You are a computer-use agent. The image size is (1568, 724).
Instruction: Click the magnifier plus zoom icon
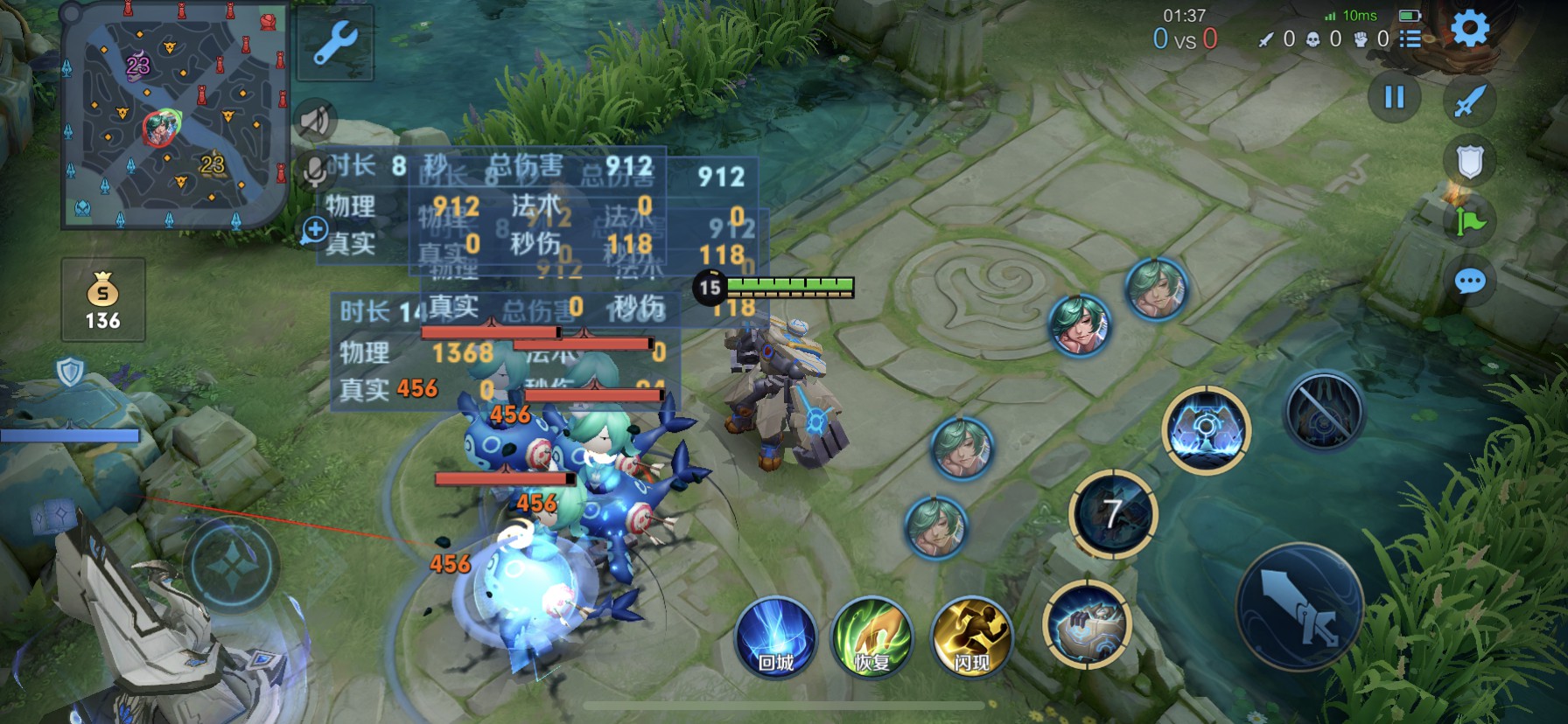(x=314, y=231)
